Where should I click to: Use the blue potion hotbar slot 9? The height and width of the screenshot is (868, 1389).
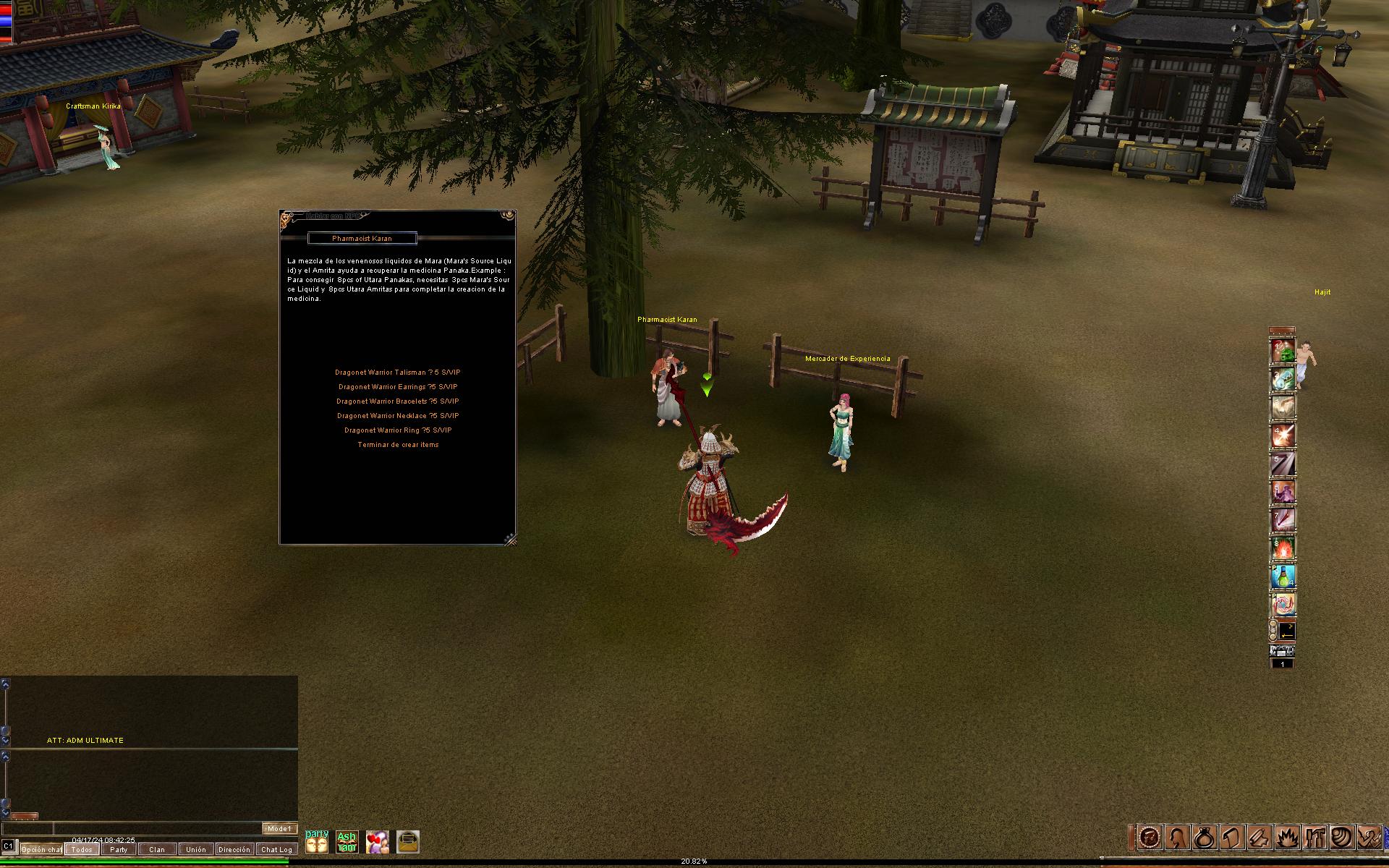click(1283, 576)
